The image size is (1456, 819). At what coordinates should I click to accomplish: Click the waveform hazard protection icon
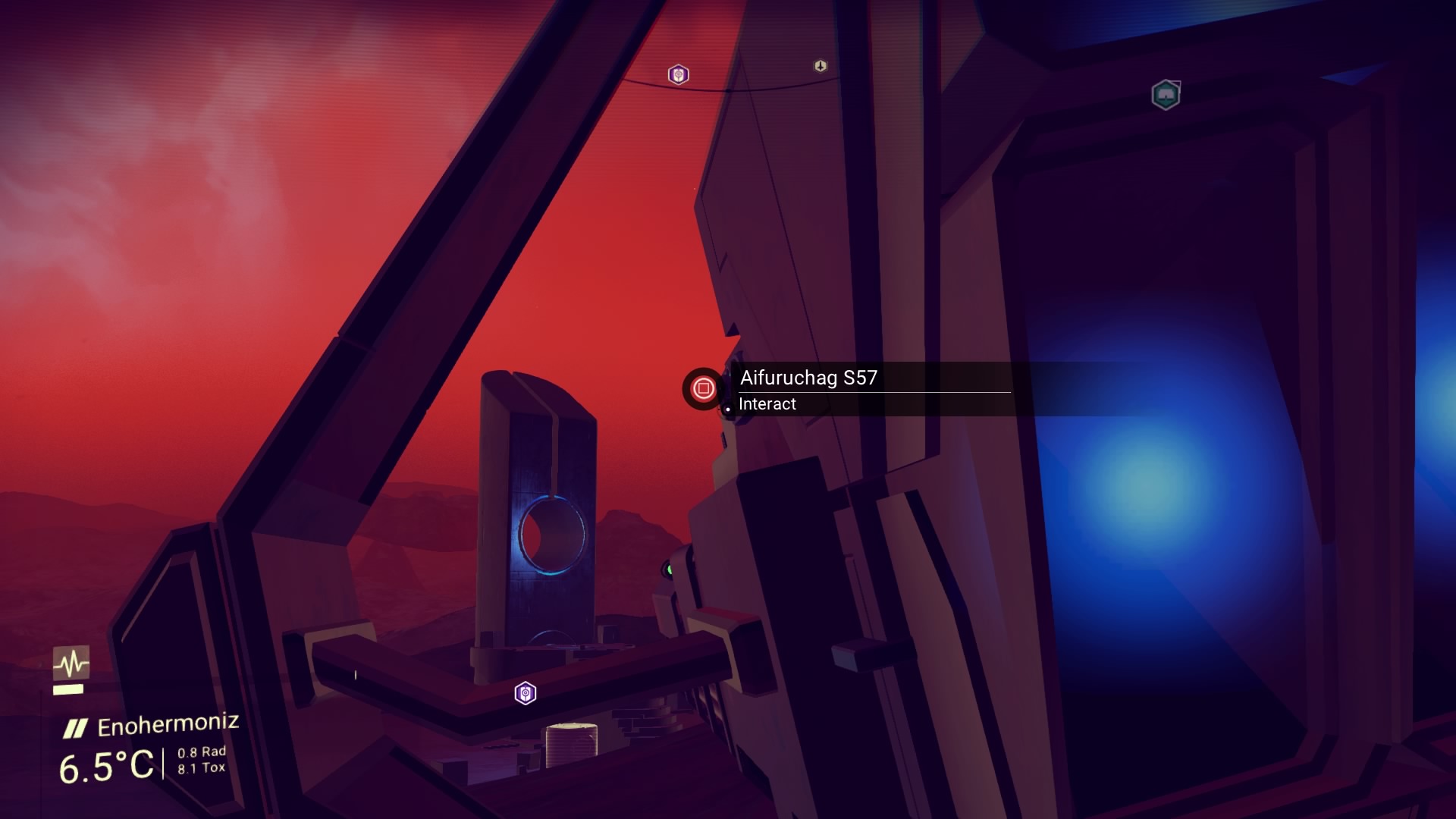tap(71, 664)
